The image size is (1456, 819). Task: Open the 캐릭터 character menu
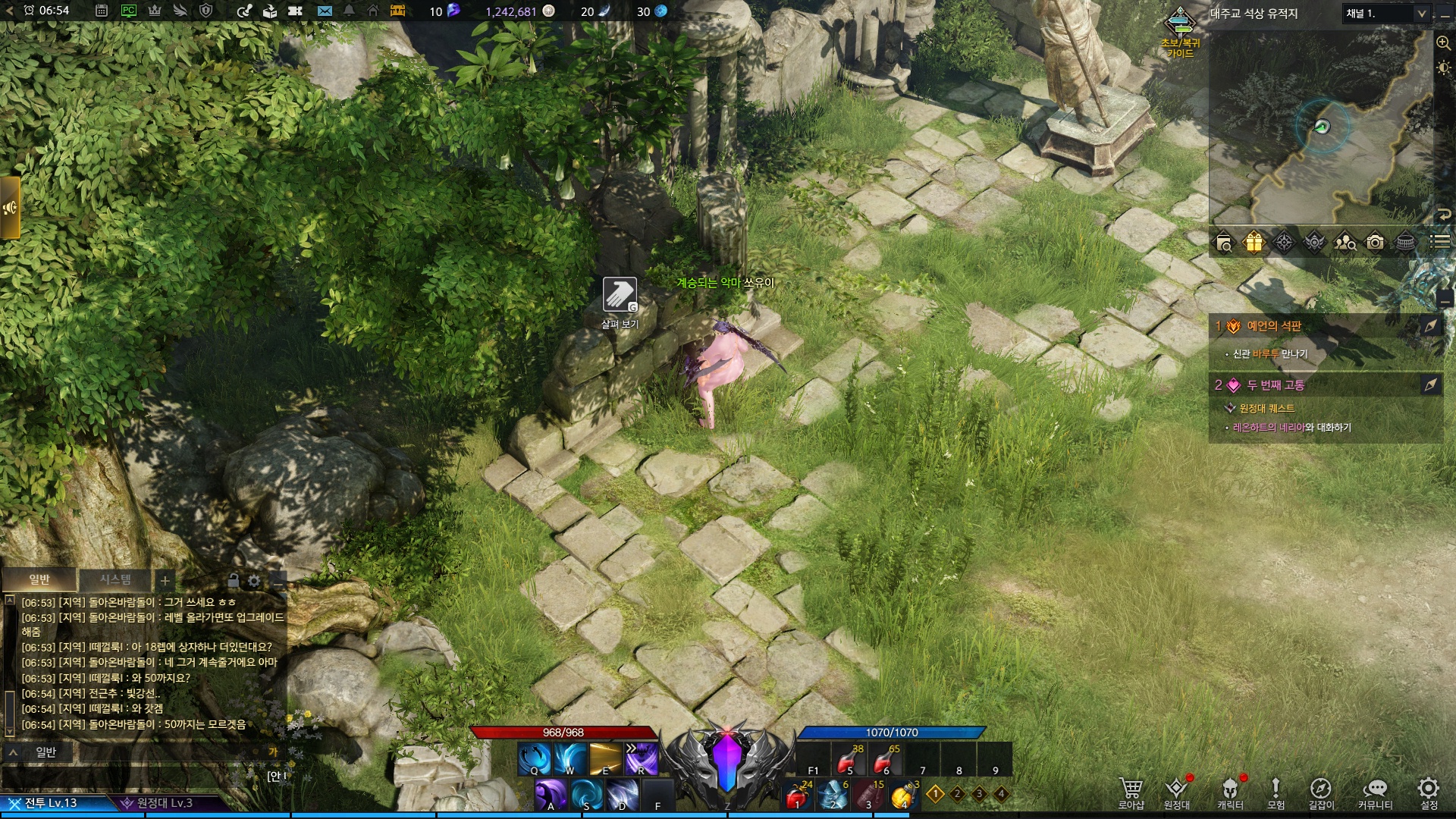[1230, 792]
